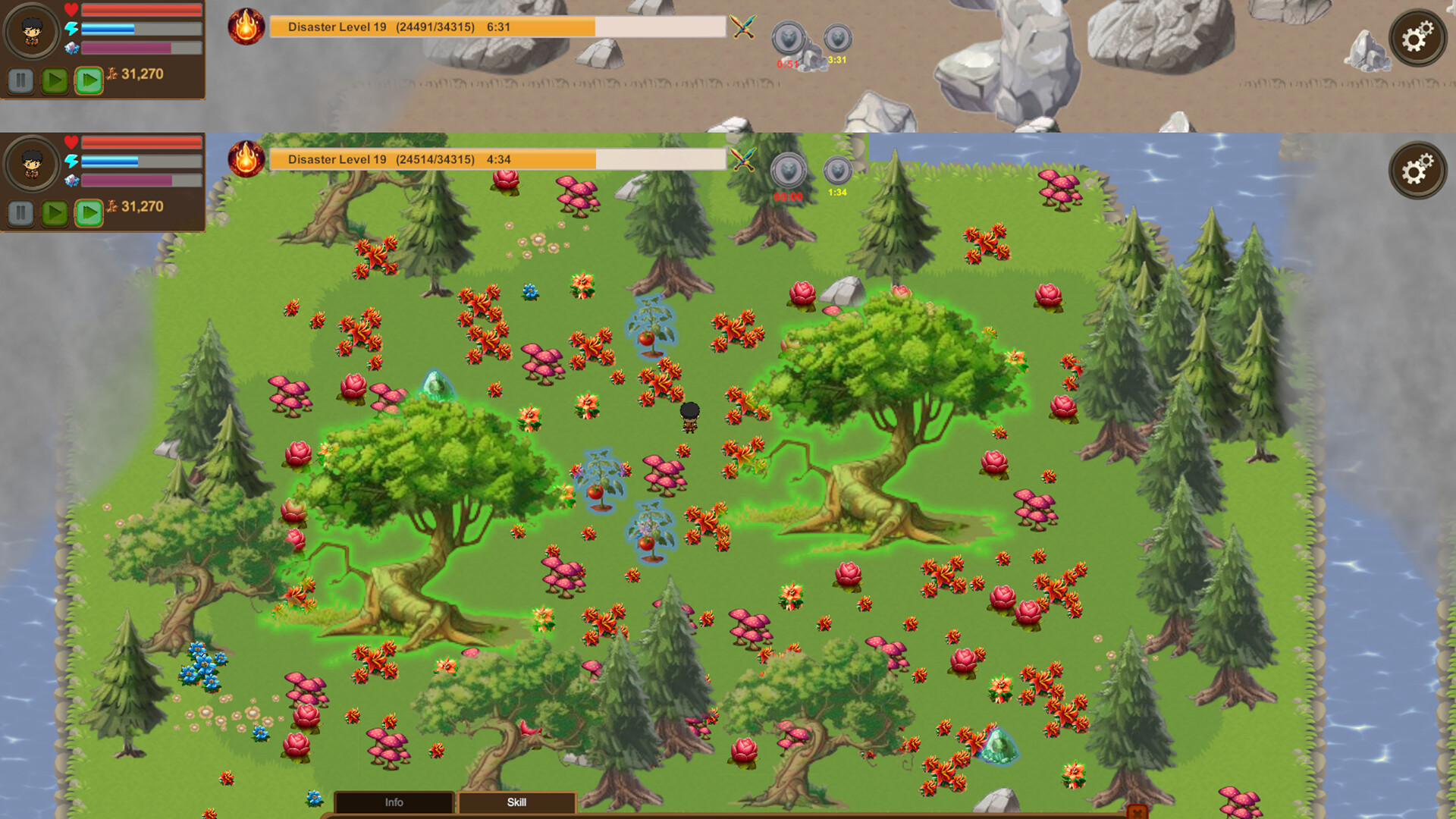Open the Skill tab
Screen dimensions: 1456x819
pos(517,802)
